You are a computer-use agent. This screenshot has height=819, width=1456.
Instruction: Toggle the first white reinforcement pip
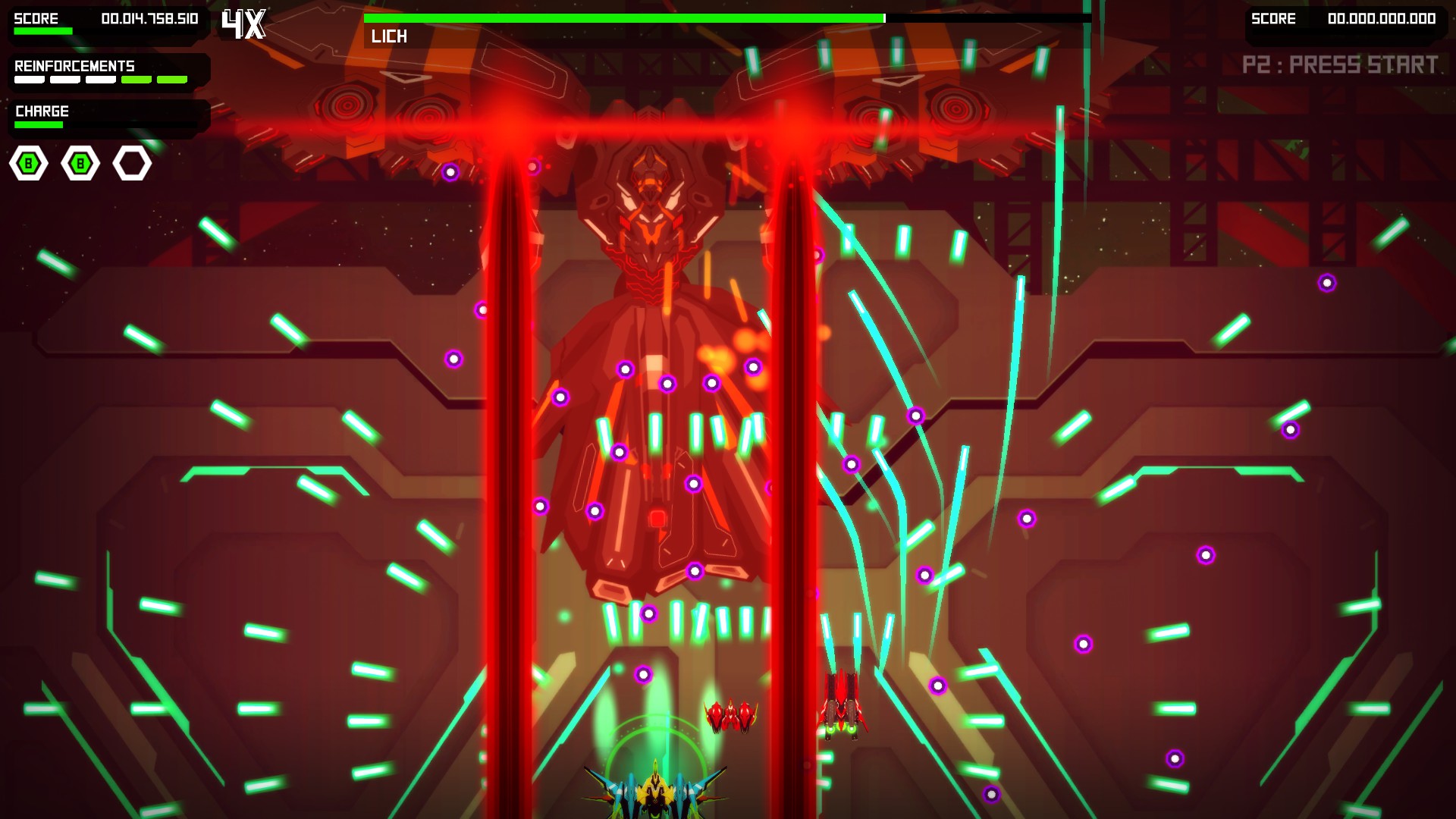[x=29, y=79]
